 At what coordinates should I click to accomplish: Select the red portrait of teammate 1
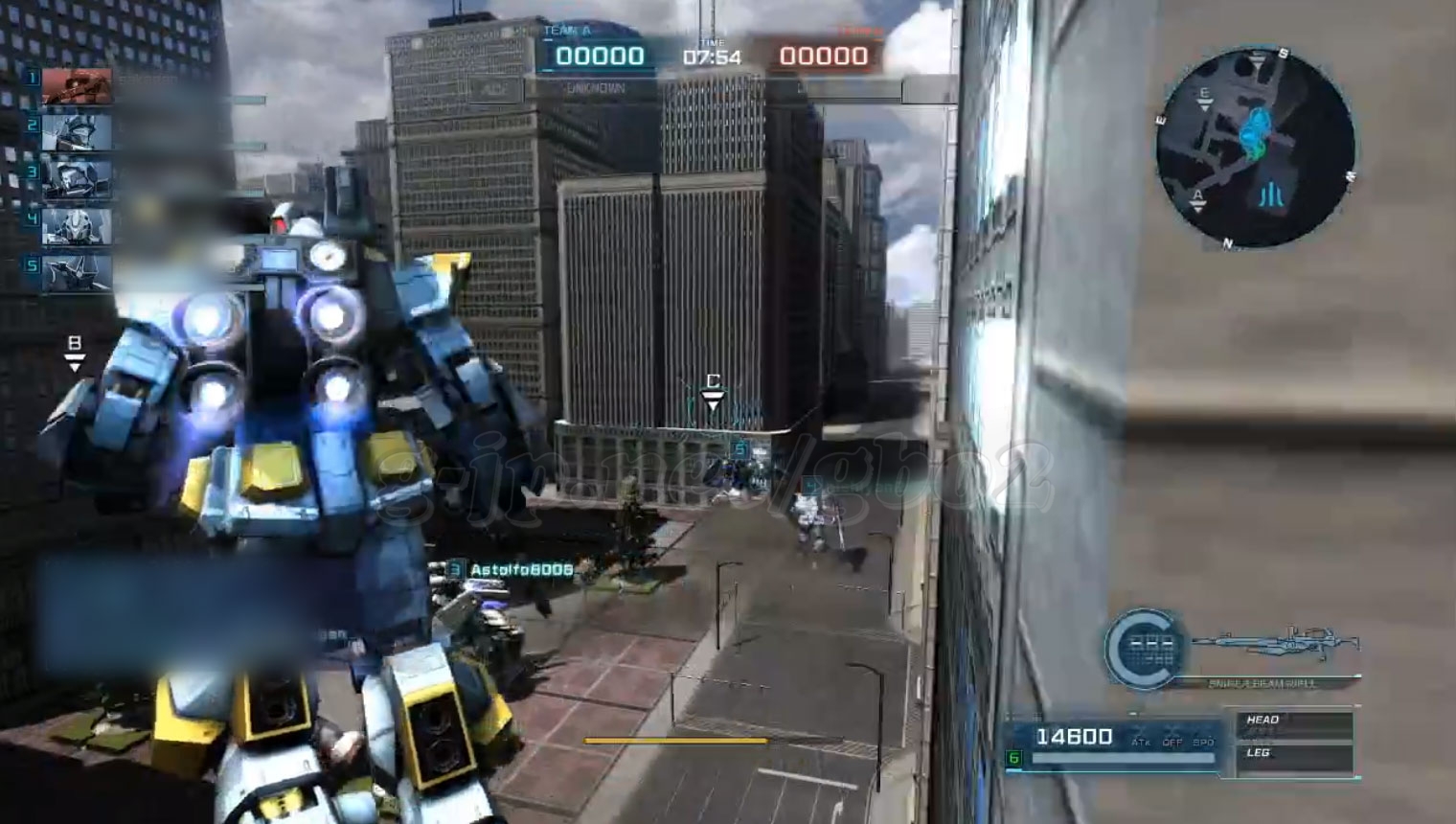coord(77,85)
